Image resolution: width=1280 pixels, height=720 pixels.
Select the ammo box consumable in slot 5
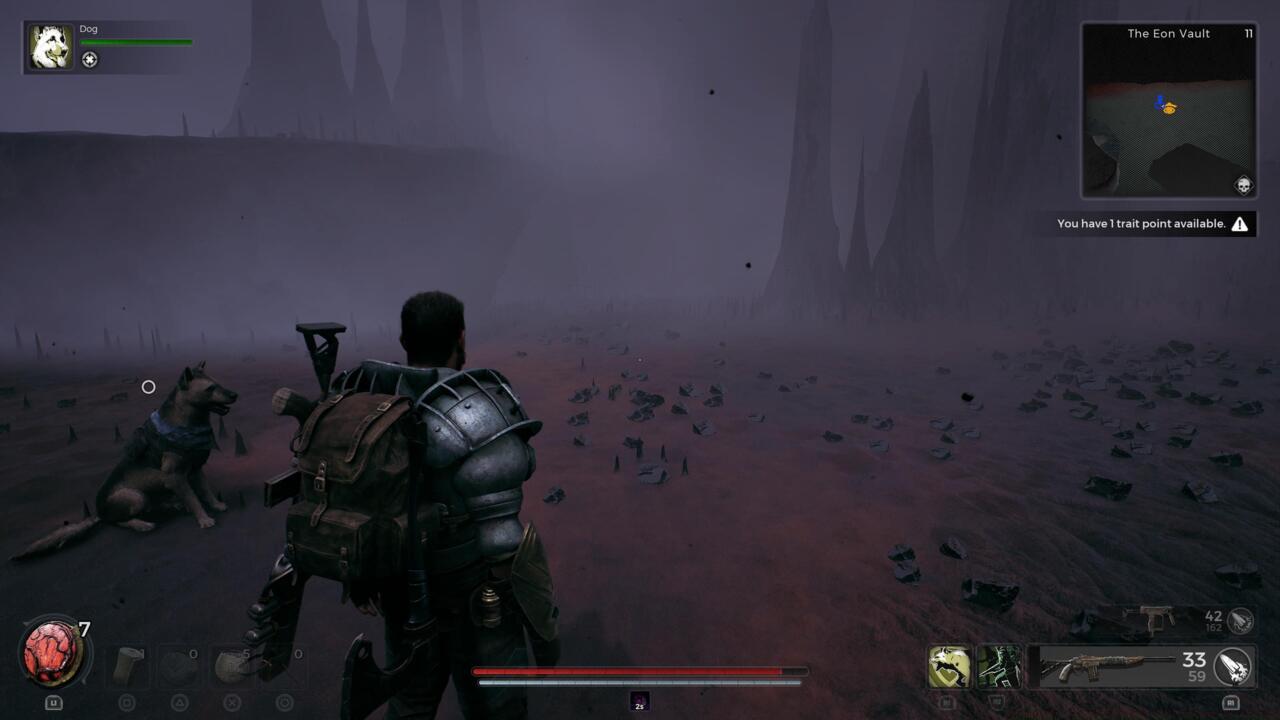click(x=232, y=667)
